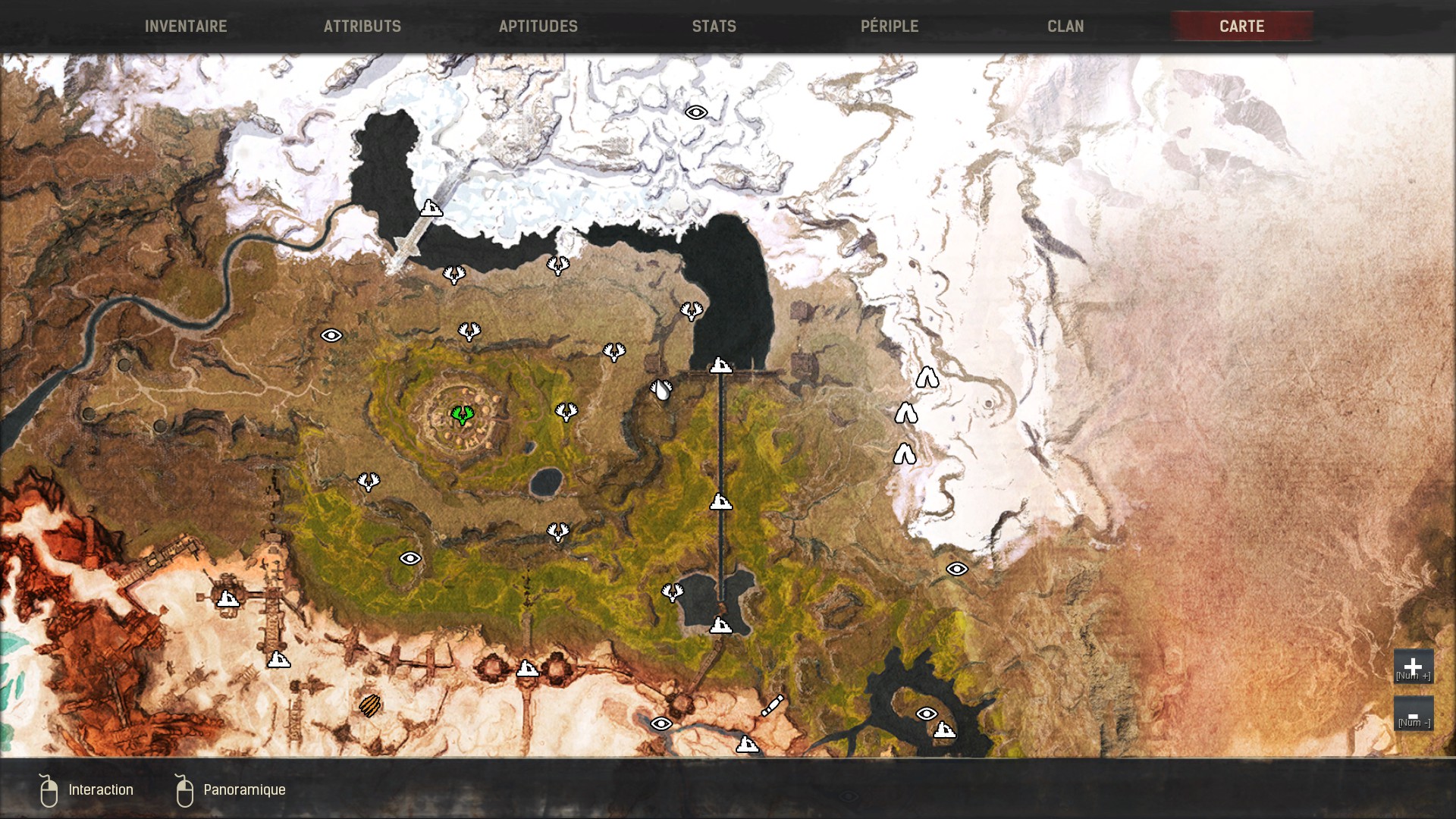Select the mountain marker by the southern lake
1456x819 pixels.
coord(720,626)
